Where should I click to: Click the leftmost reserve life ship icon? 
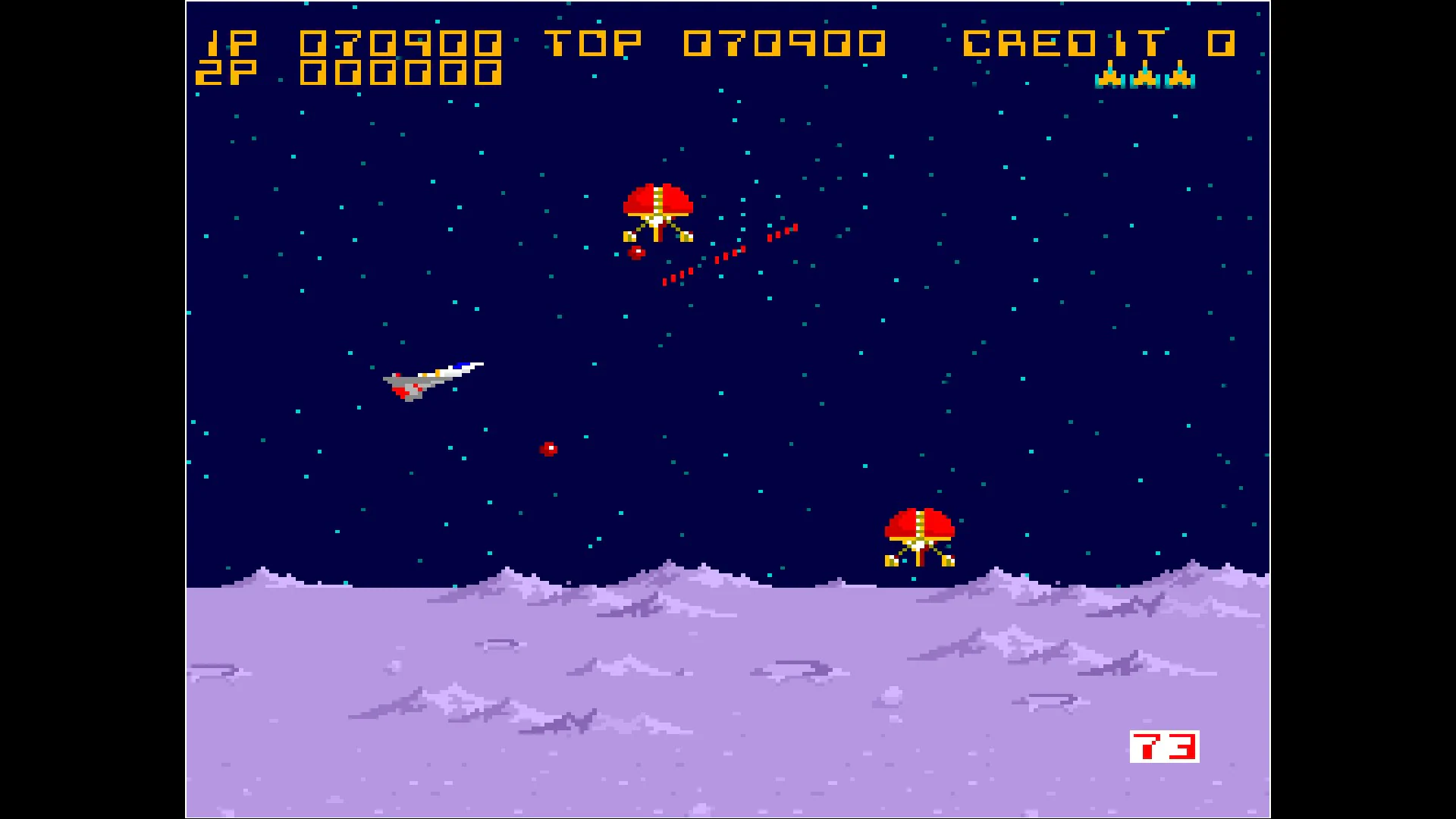tap(1109, 80)
